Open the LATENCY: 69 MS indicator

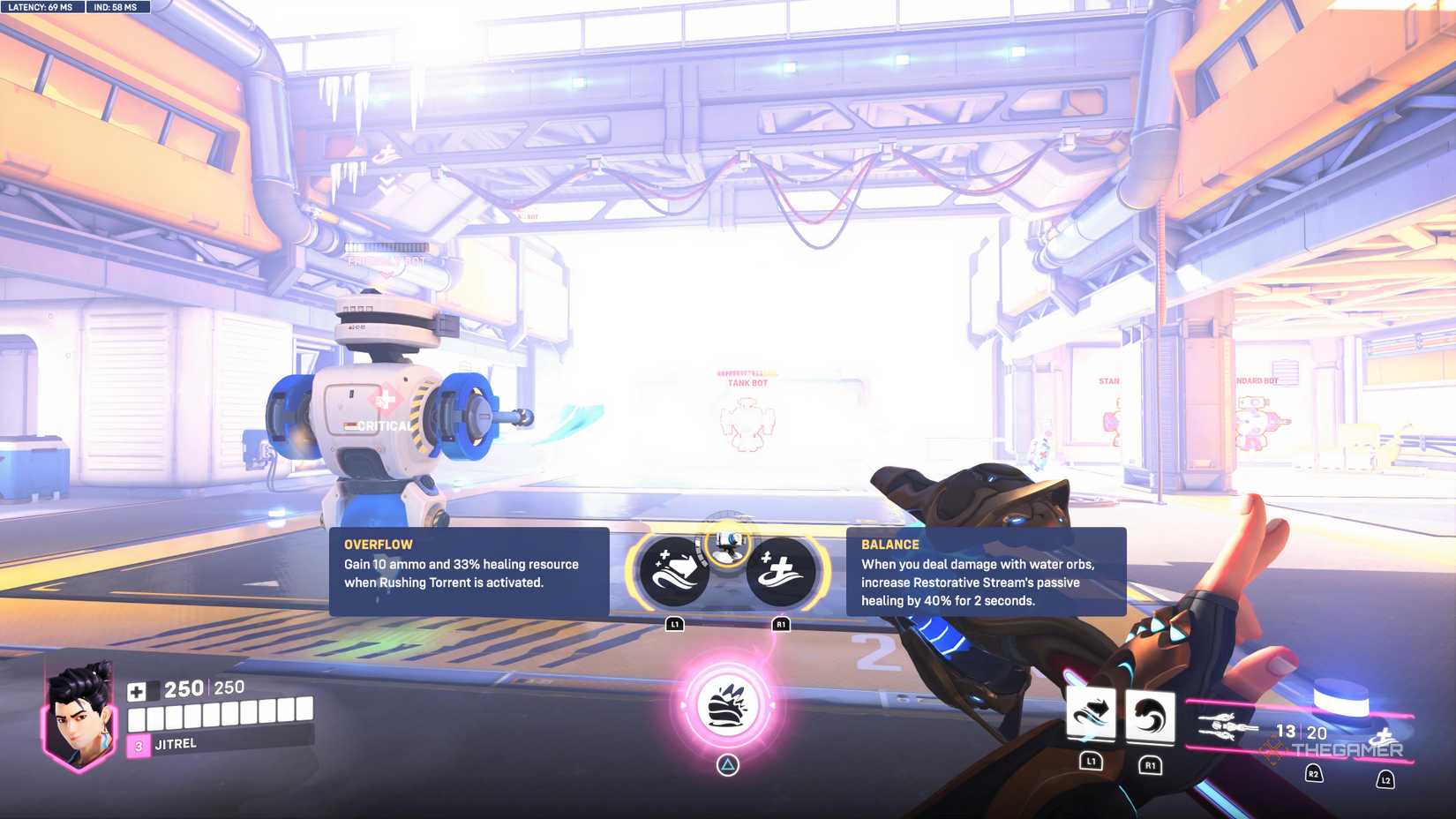(x=40, y=7)
